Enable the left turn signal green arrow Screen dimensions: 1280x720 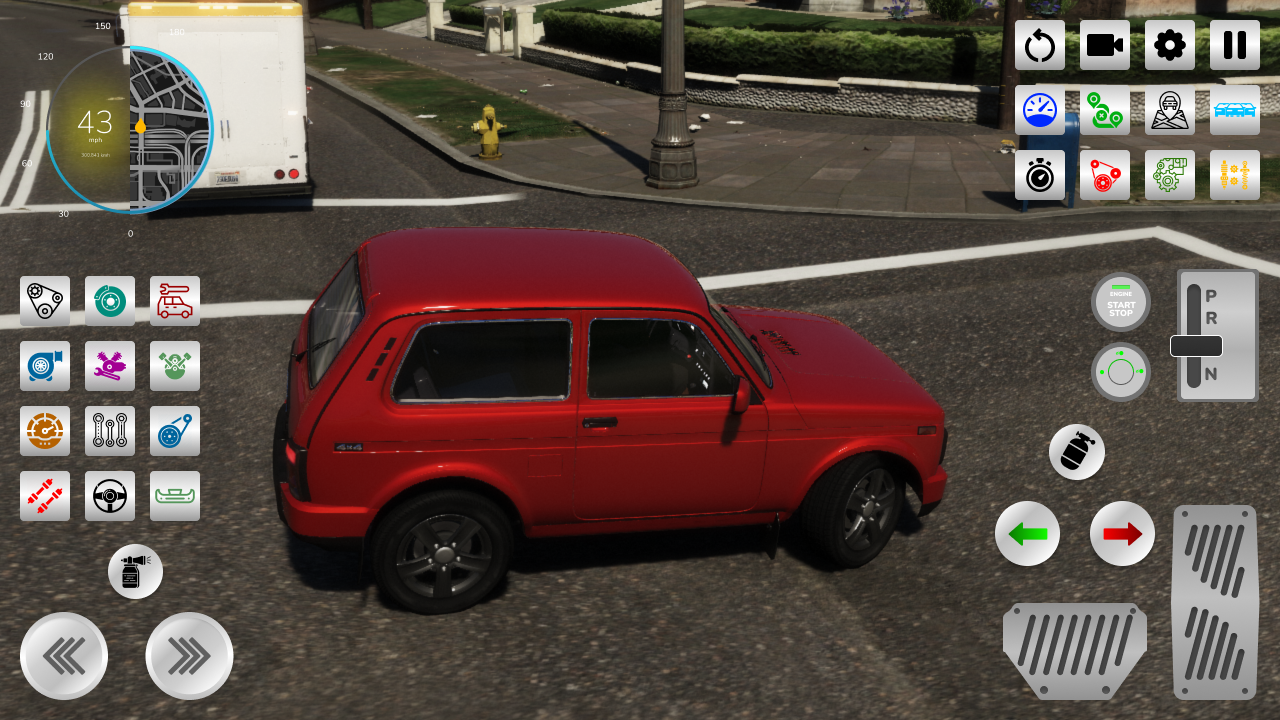1028,534
